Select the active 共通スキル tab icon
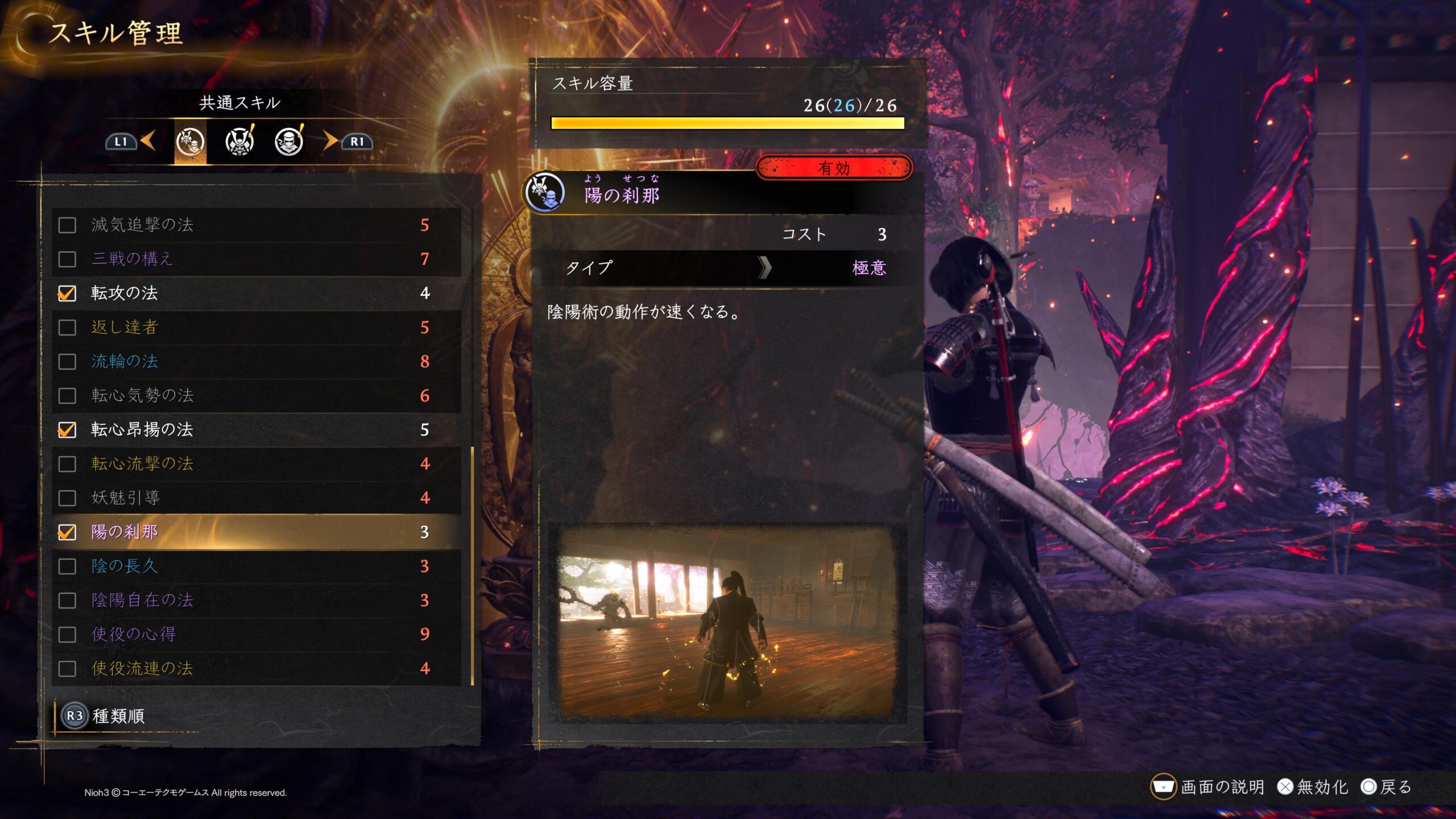This screenshot has height=819, width=1456. pyautogui.click(x=190, y=142)
